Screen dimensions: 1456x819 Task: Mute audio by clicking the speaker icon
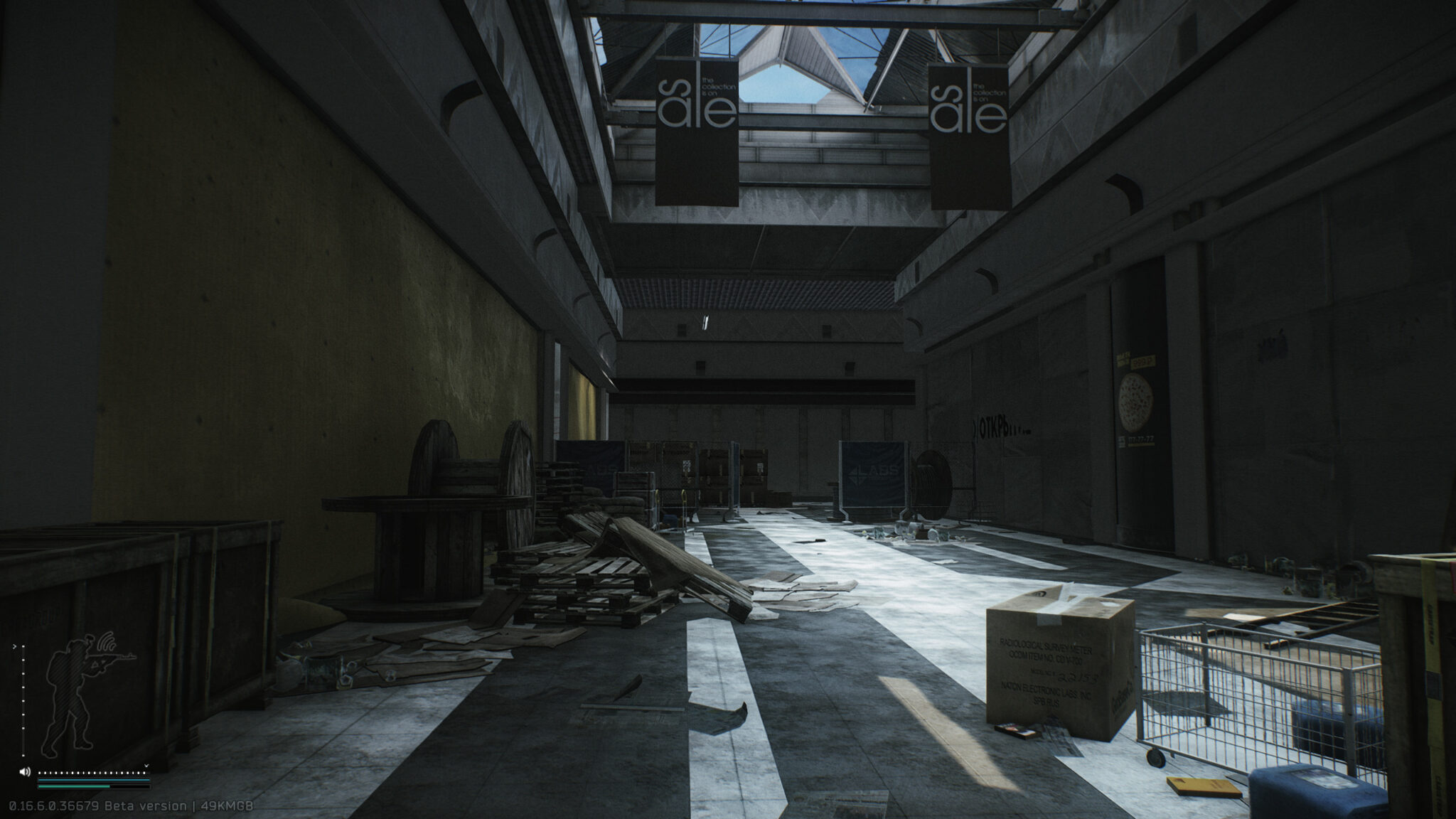point(25,771)
